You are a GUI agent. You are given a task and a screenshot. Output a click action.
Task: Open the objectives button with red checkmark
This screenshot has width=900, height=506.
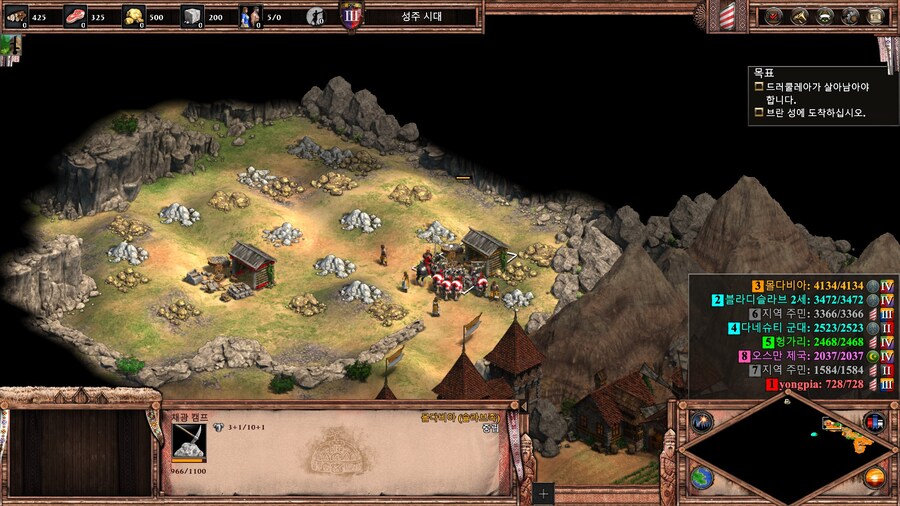click(x=773, y=16)
